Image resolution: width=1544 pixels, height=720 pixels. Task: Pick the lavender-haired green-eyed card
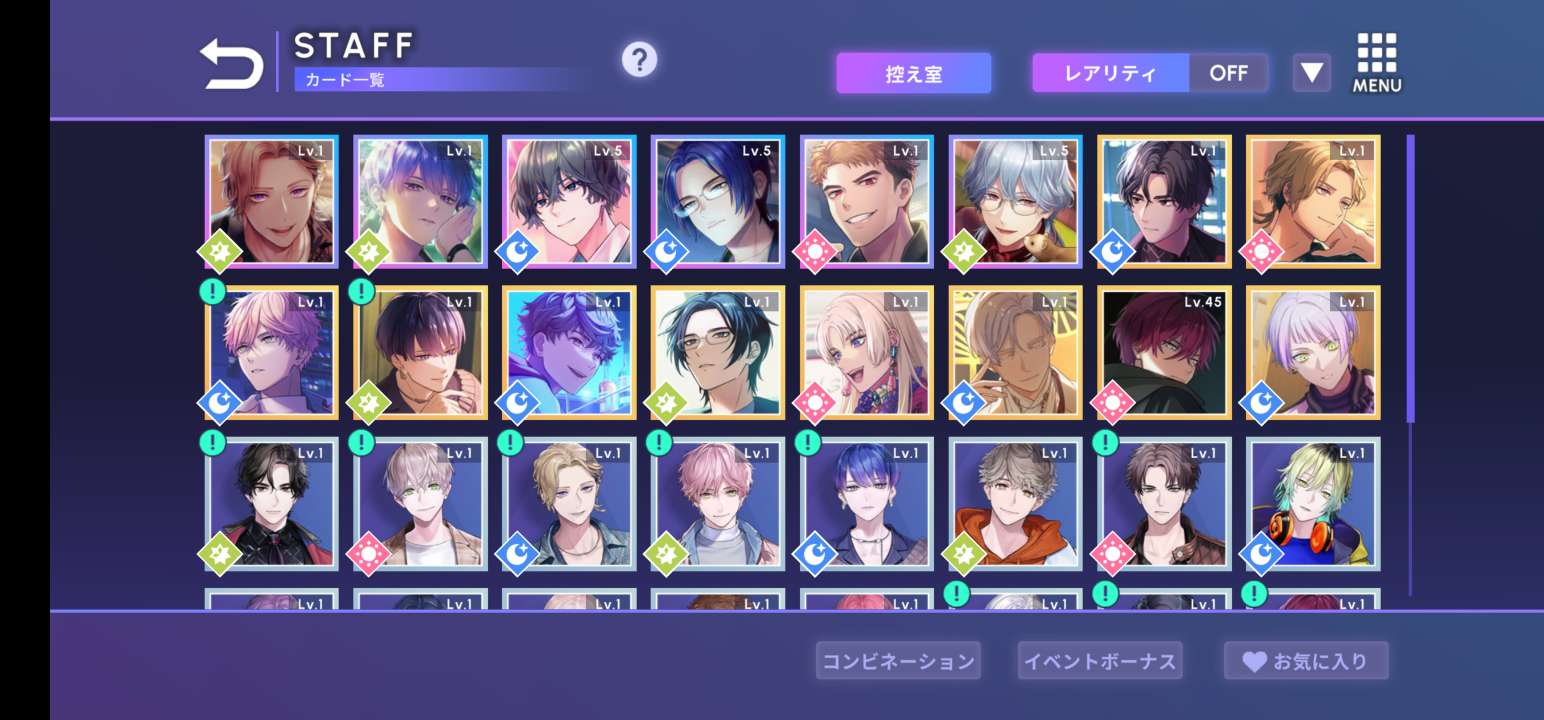[x=1313, y=352]
